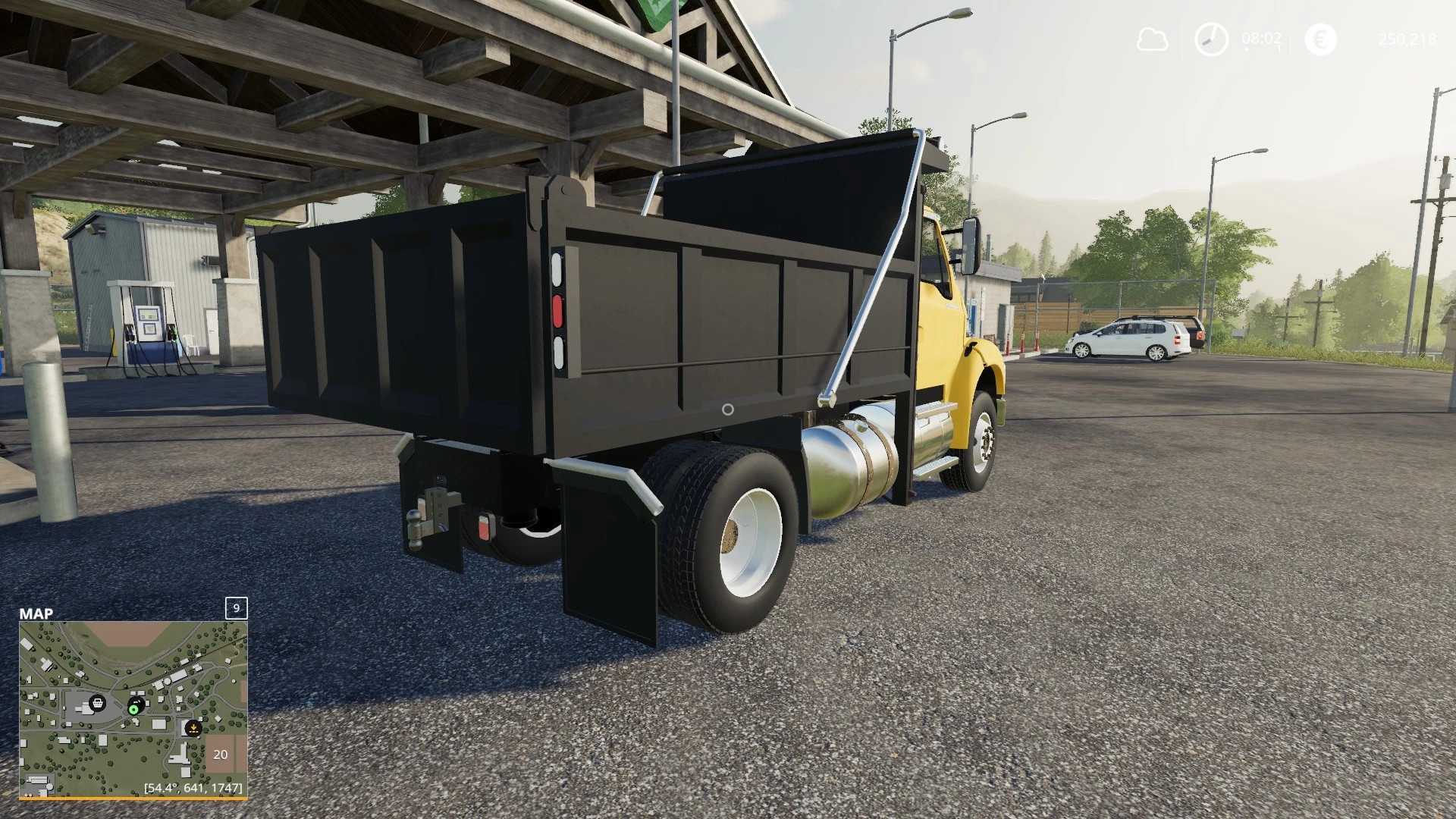The width and height of the screenshot is (1456, 819).
Task: Click the green player position marker on the minimap
Action: (x=134, y=709)
